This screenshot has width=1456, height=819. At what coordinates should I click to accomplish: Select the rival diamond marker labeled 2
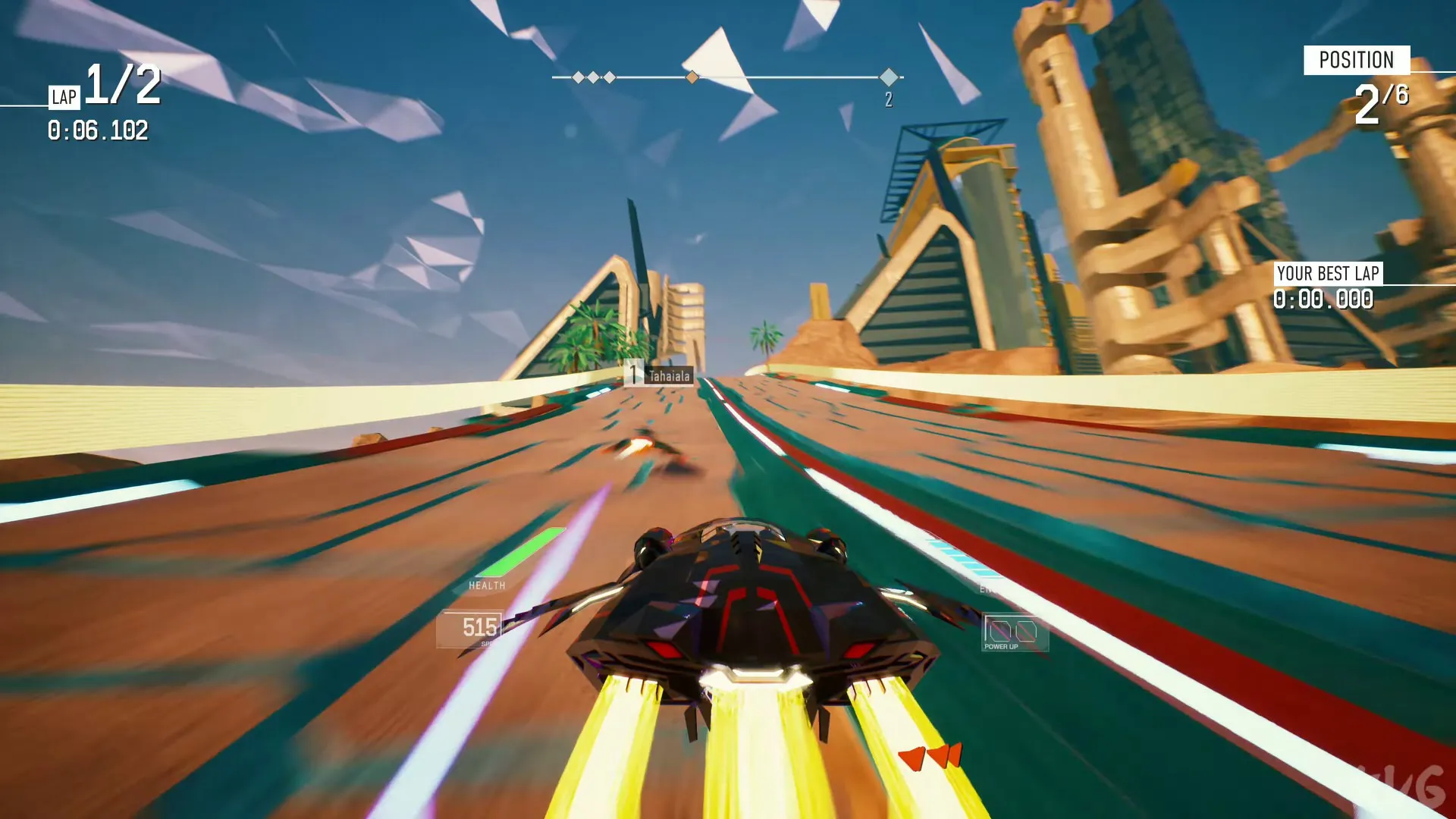889,77
